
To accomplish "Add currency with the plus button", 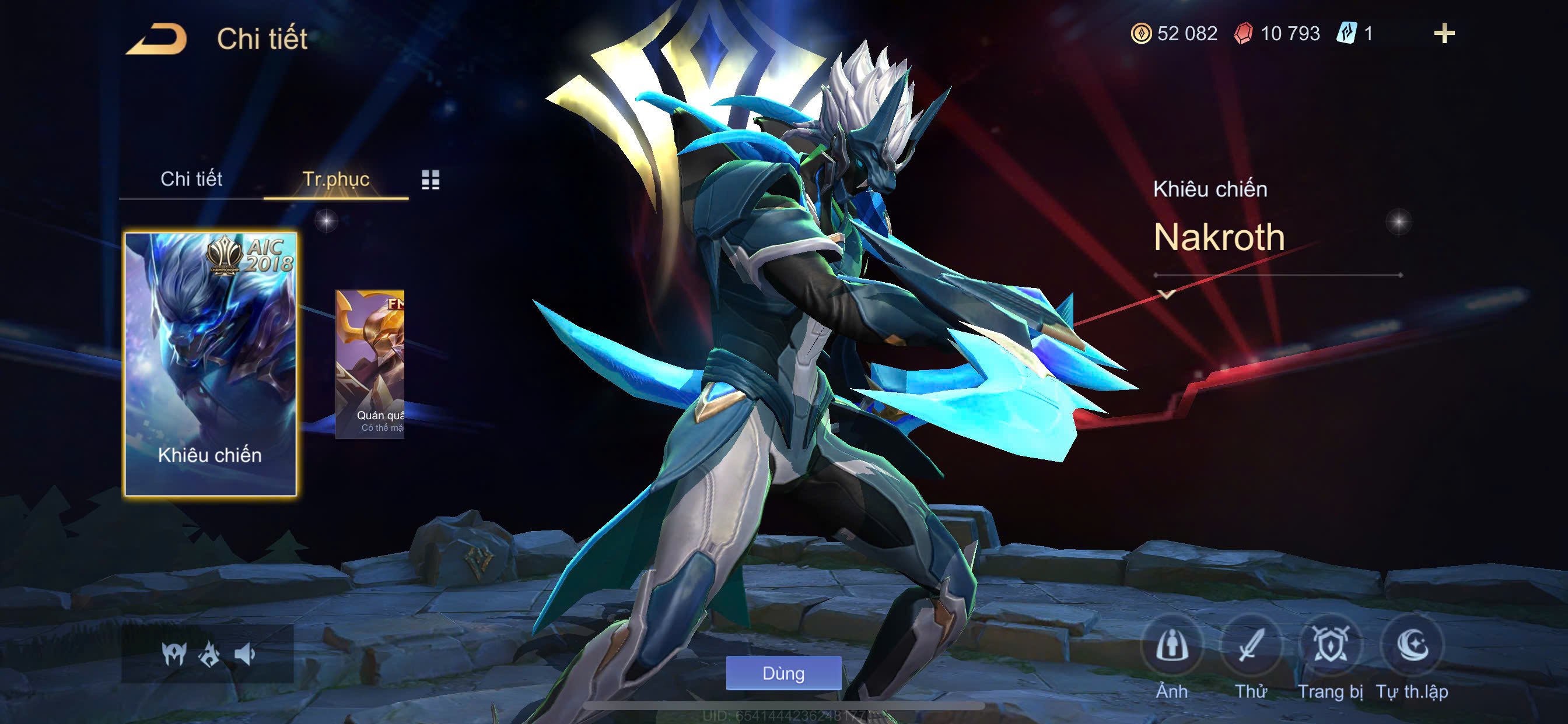I will (1444, 33).
